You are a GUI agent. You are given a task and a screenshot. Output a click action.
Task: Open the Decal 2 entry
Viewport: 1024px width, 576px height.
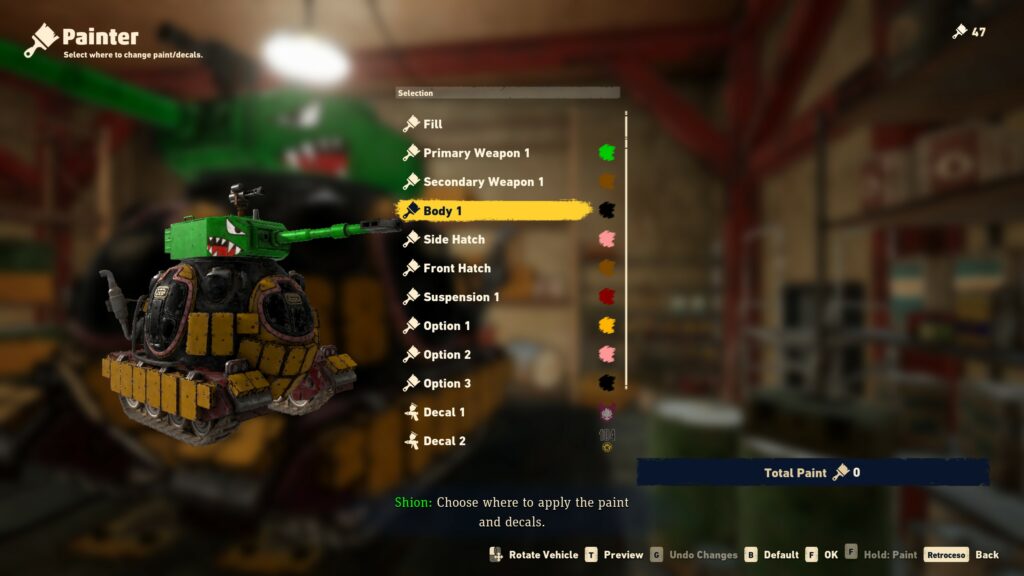(444, 441)
